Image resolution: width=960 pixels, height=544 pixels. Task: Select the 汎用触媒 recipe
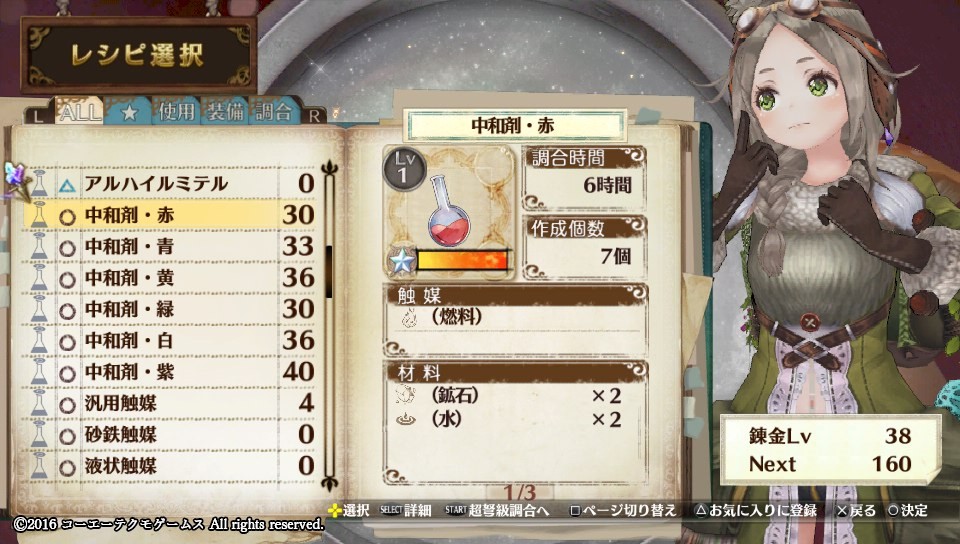170,403
